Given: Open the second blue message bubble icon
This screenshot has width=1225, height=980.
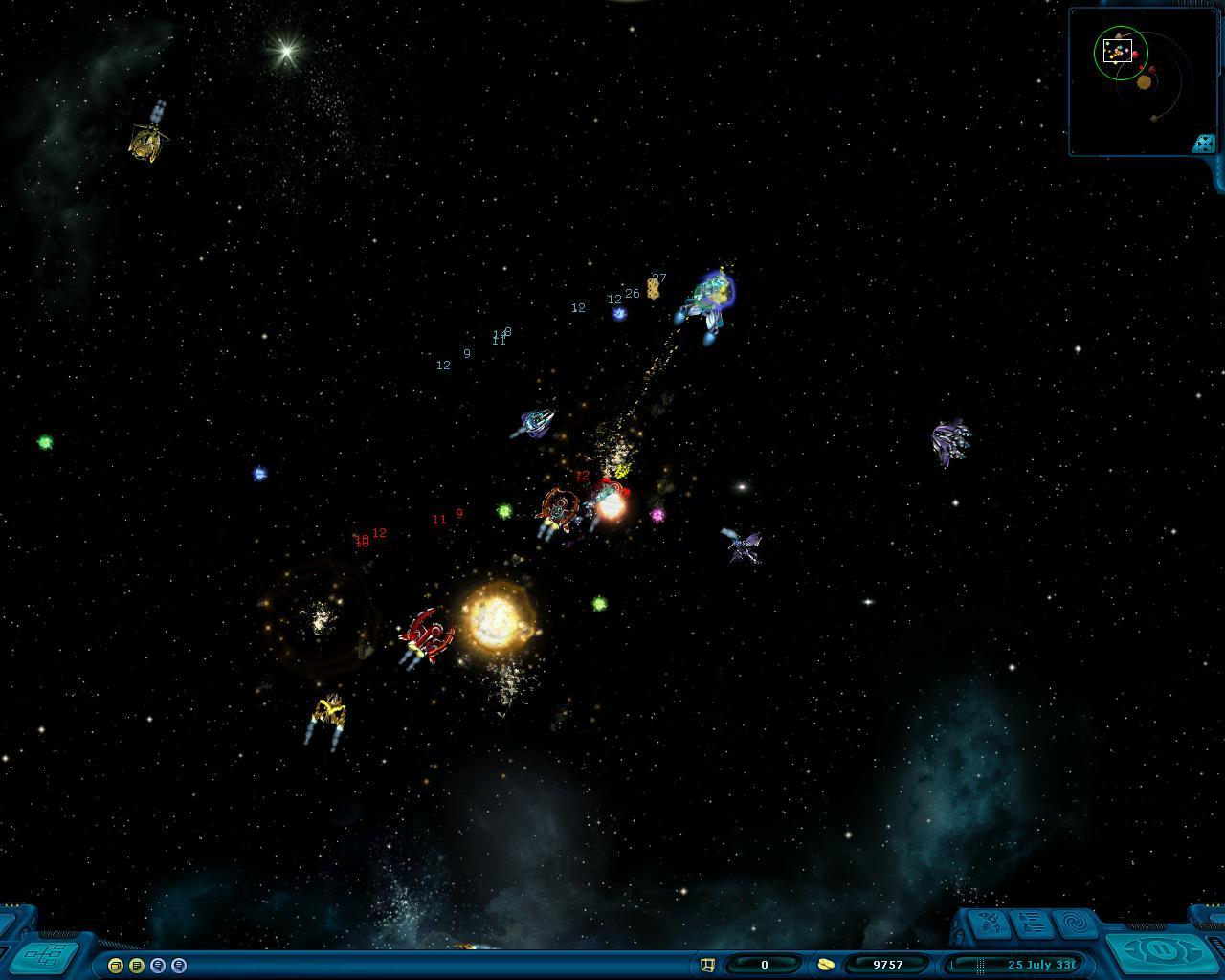Looking at the screenshot, I should 179,966.
